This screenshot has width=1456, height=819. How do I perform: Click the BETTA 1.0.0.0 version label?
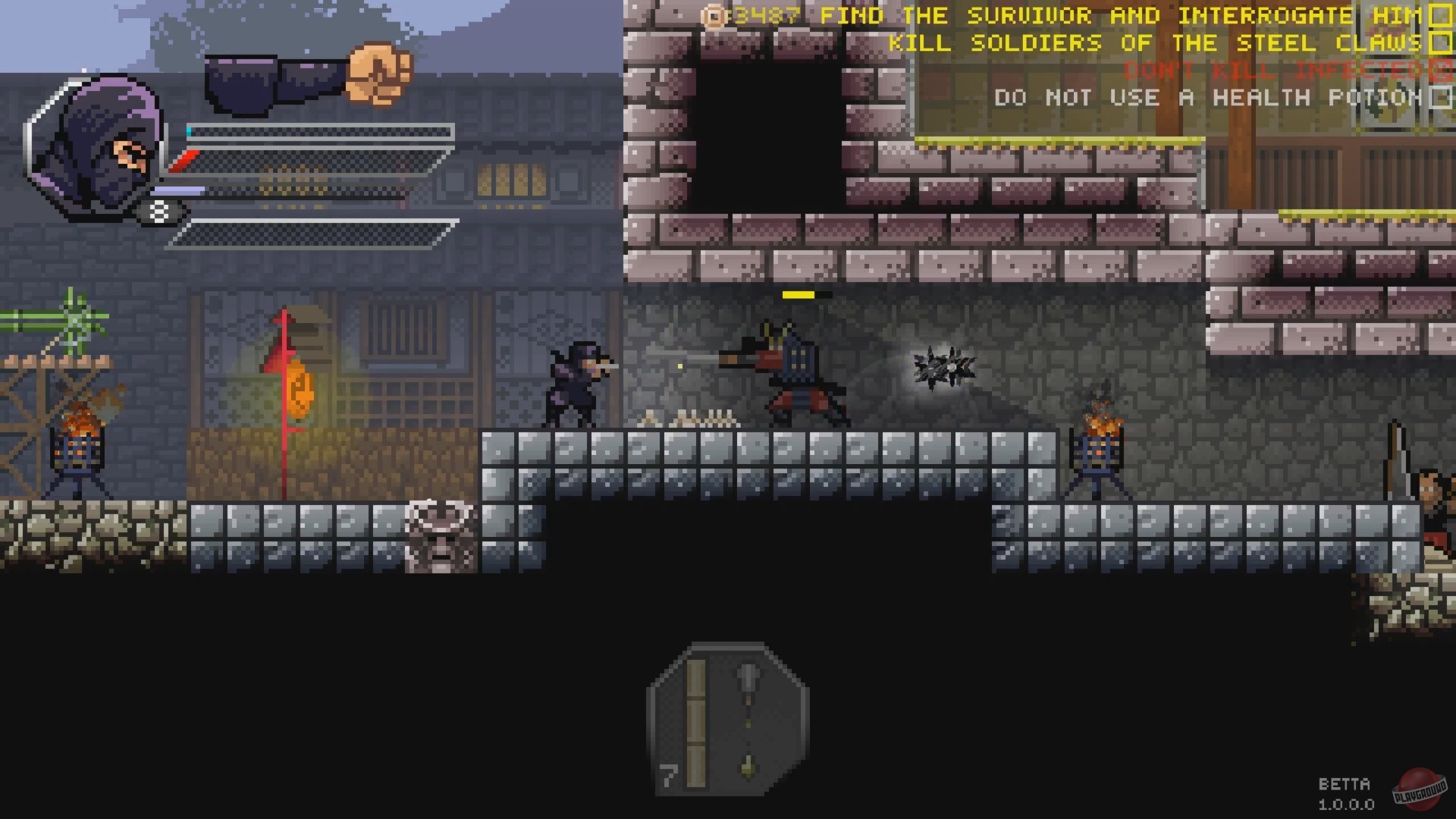[1345, 792]
